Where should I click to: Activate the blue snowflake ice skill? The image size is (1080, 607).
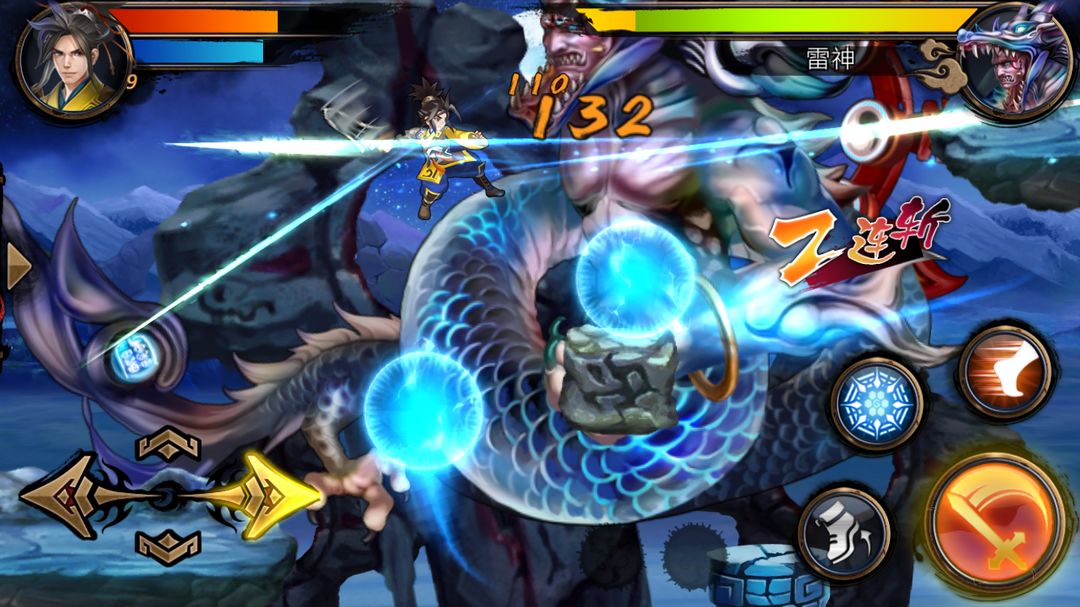click(876, 404)
